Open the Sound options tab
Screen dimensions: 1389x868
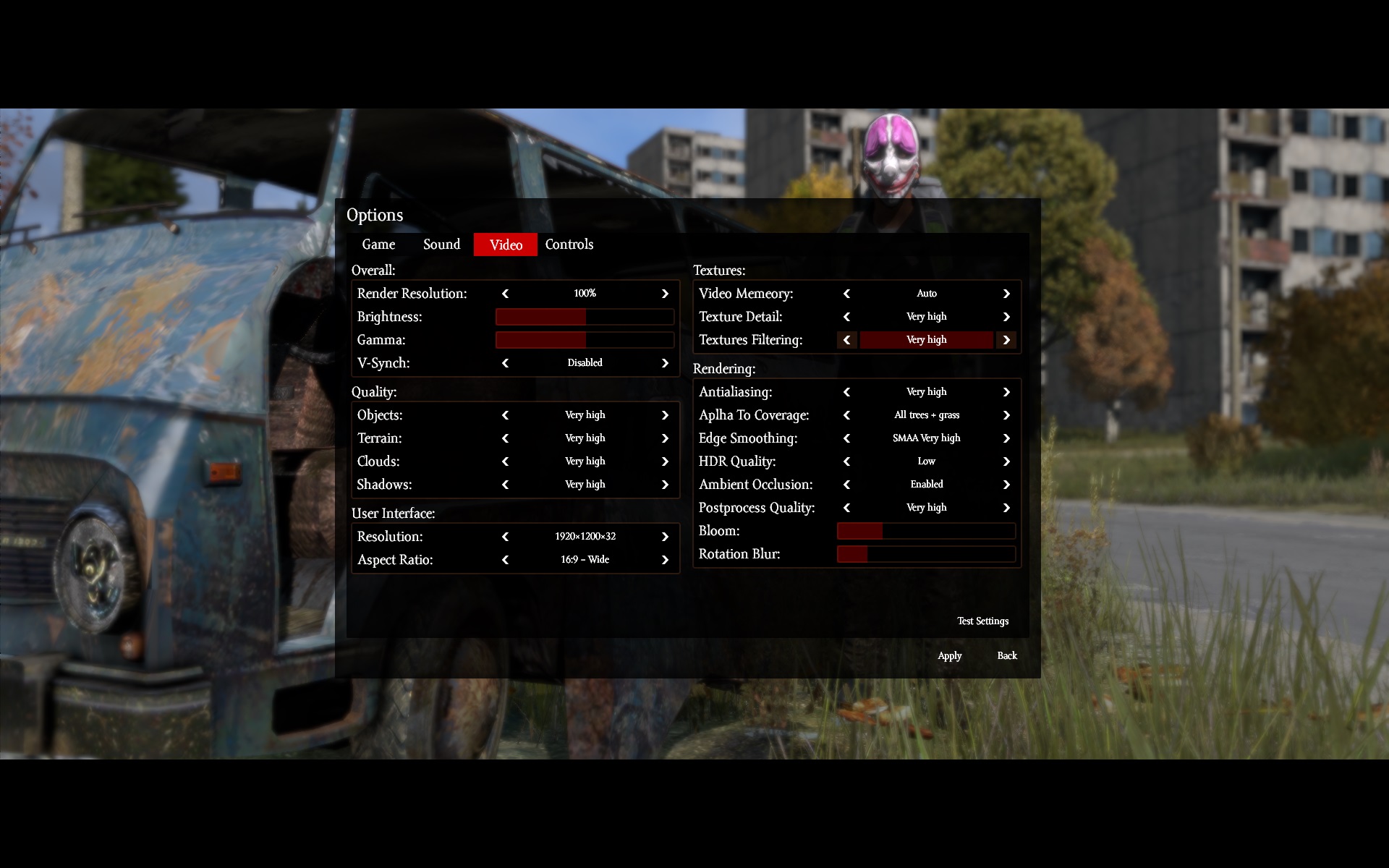(x=441, y=244)
